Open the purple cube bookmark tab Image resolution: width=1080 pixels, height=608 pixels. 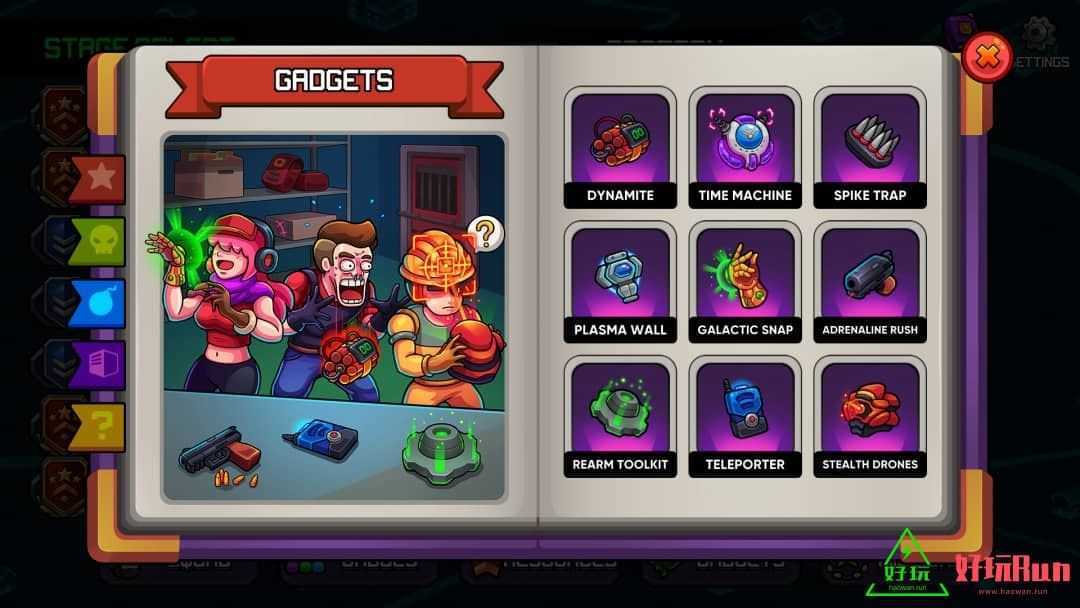pos(98,365)
